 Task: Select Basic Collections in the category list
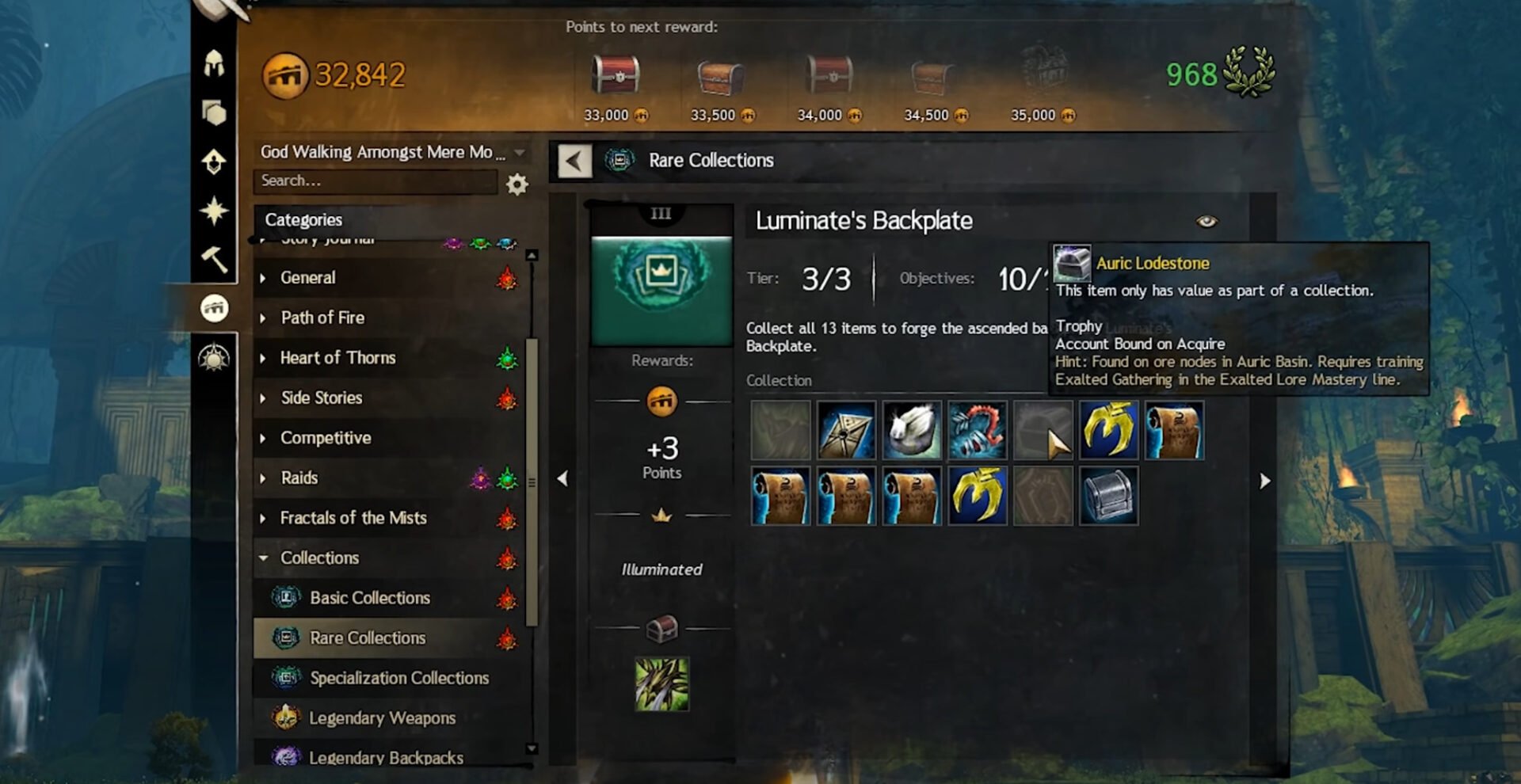(369, 598)
